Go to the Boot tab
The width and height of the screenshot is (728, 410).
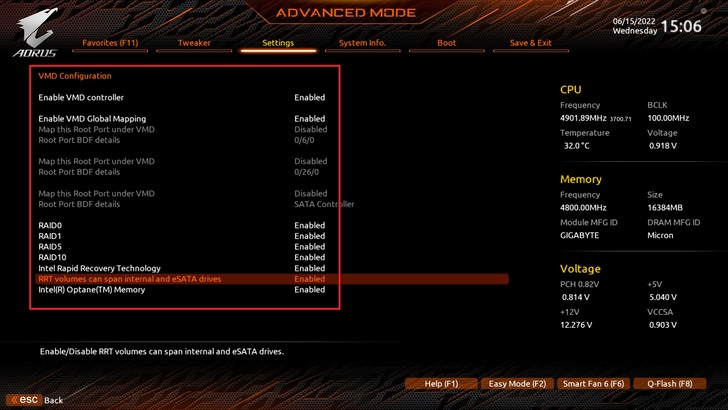(446, 43)
